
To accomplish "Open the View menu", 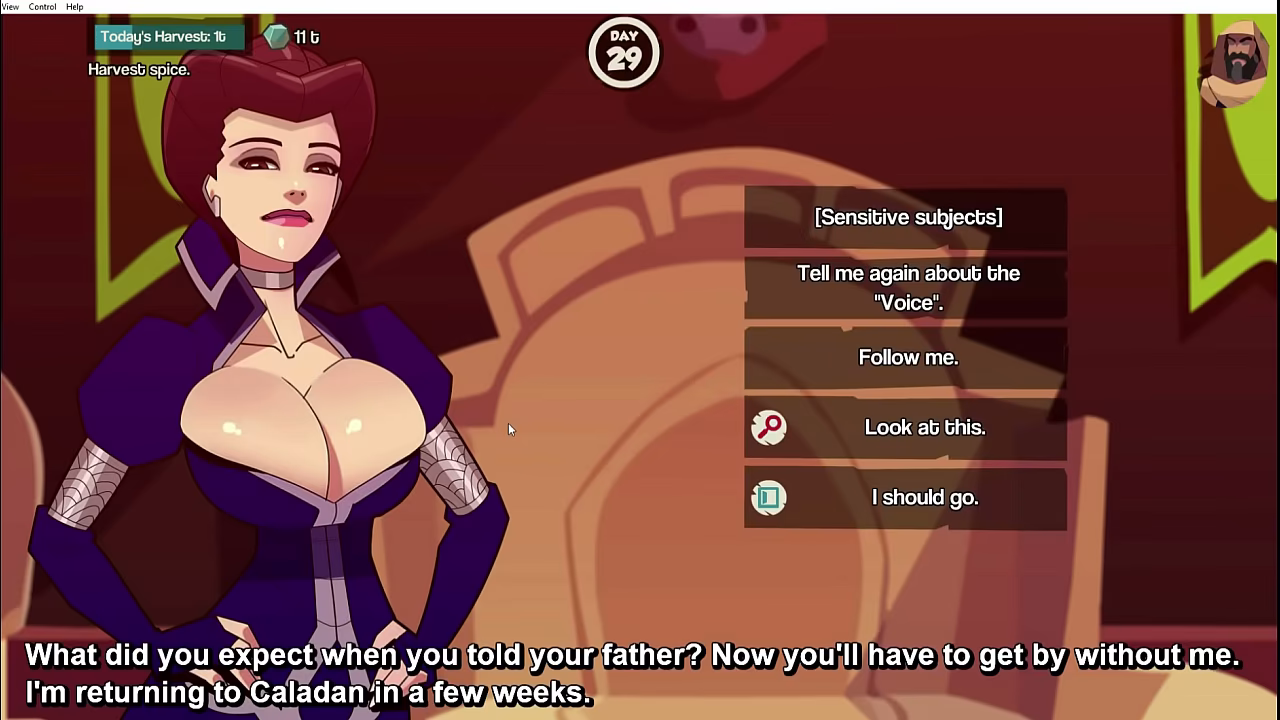I will 10,7.
